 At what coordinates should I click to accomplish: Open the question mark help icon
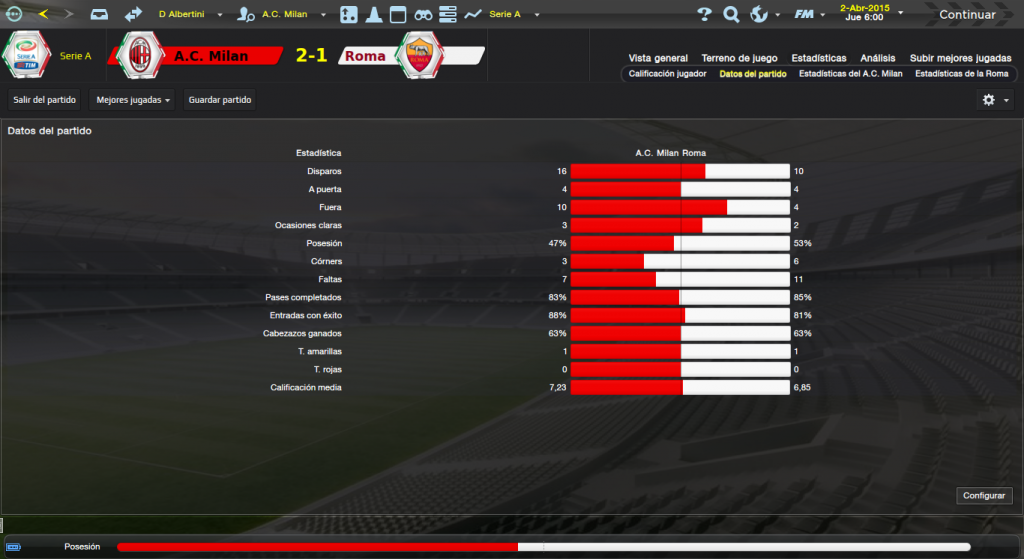[x=704, y=15]
